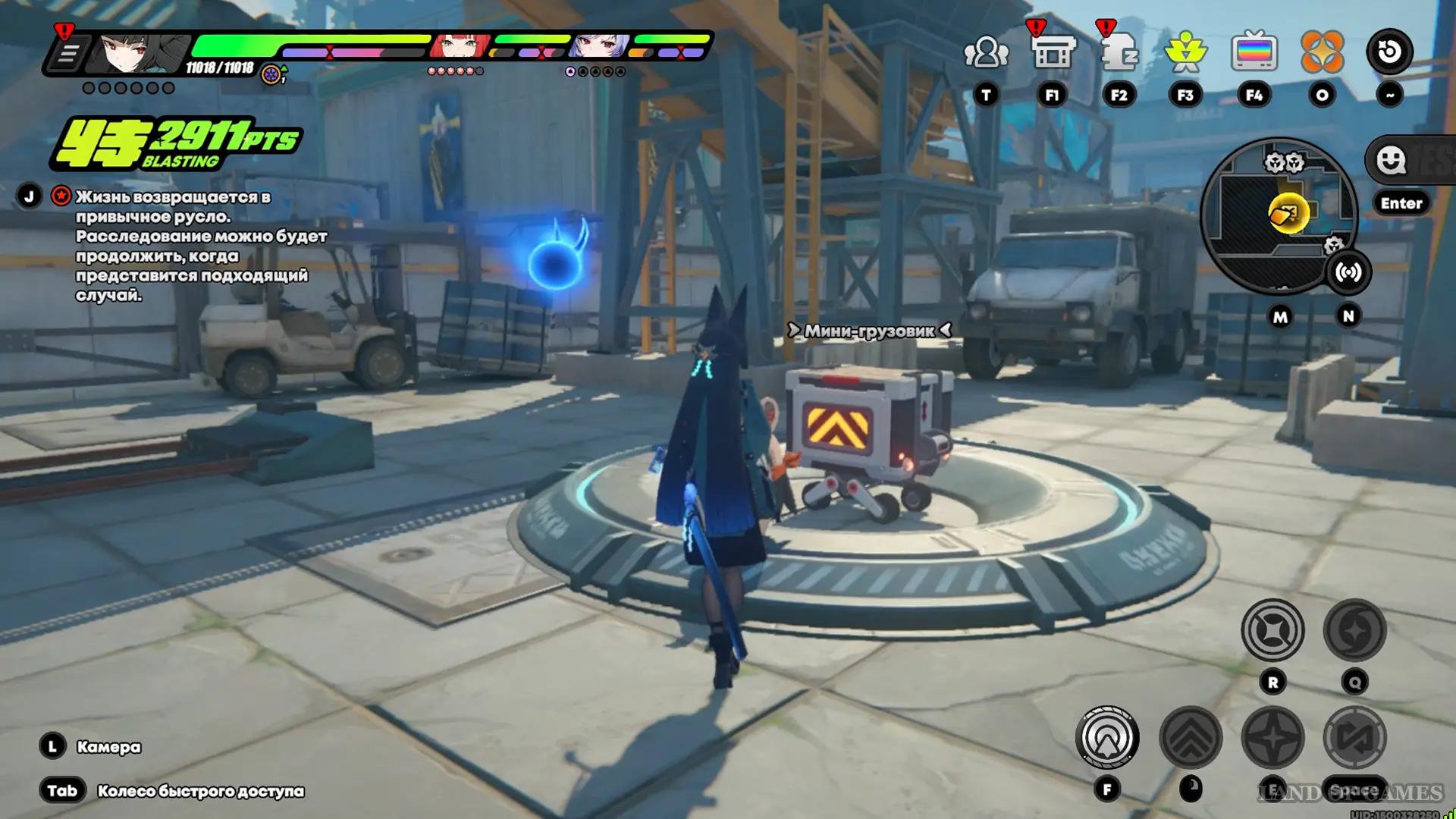
Task: Click the circular rewind arrow icon
Action: click(x=1389, y=52)
